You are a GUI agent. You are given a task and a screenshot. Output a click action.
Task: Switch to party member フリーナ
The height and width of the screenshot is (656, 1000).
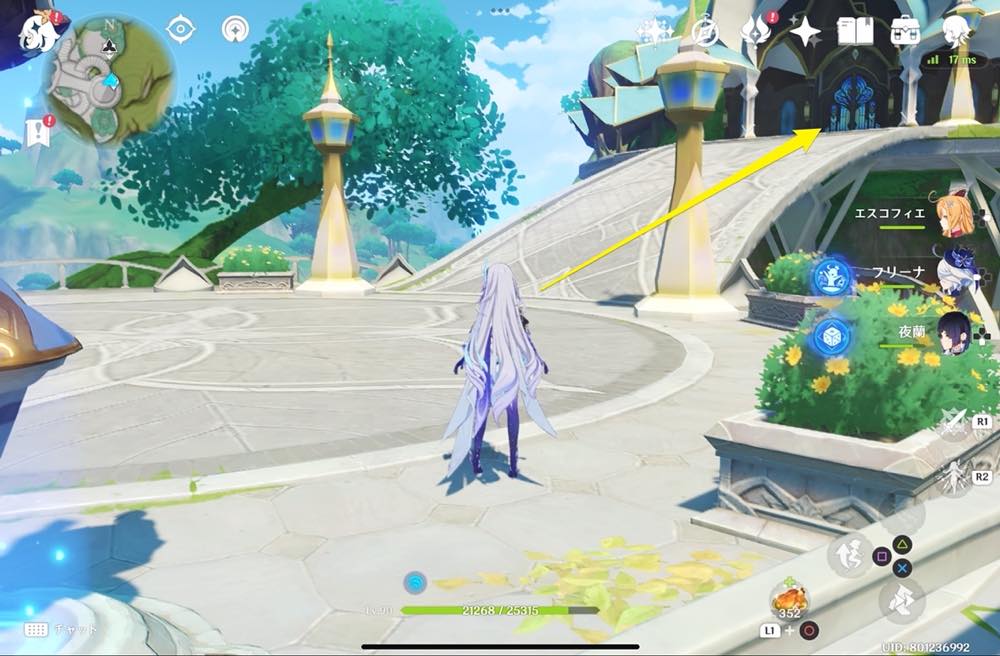pyautogui.click(x=948, y=271)
